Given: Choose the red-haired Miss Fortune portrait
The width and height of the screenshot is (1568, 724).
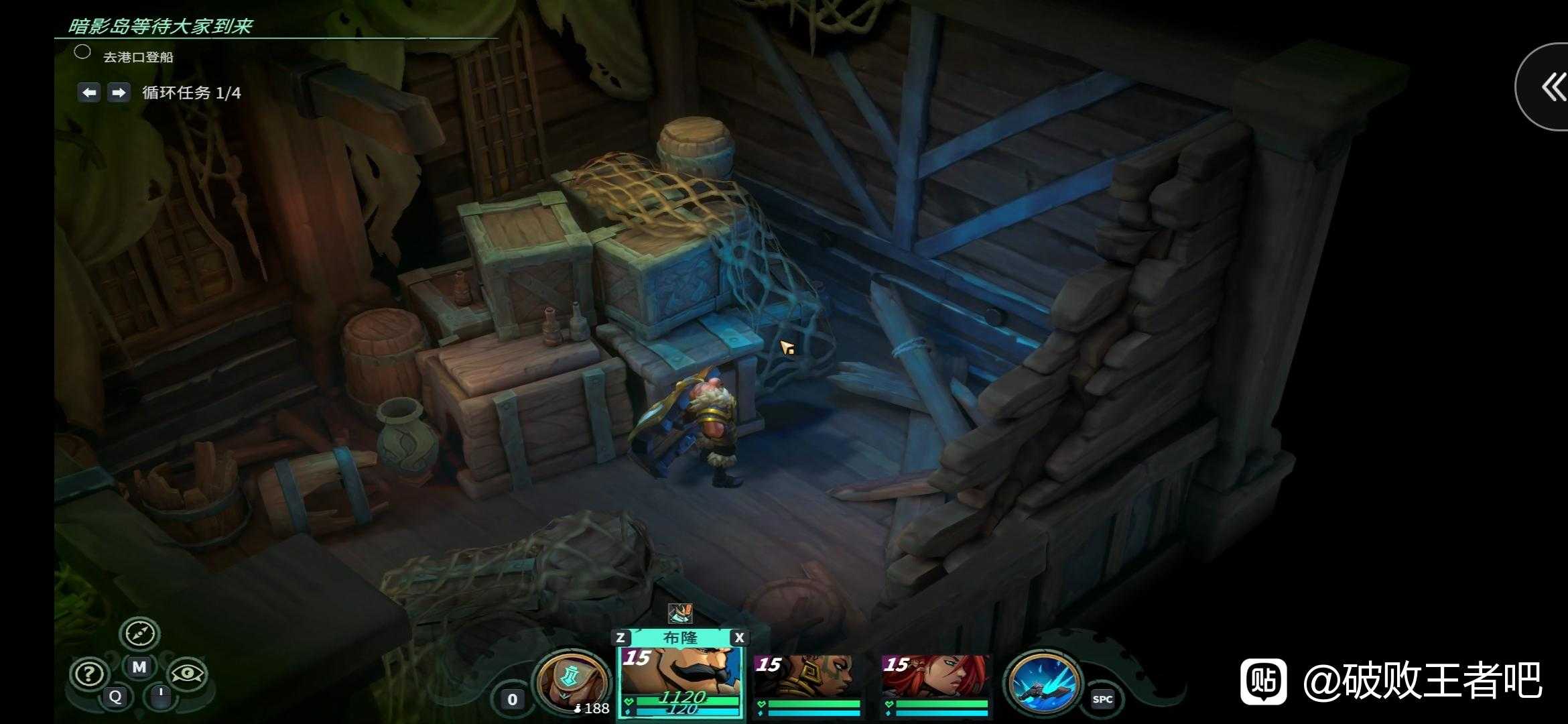Looking at the screenshot, I should pos(935,677).
